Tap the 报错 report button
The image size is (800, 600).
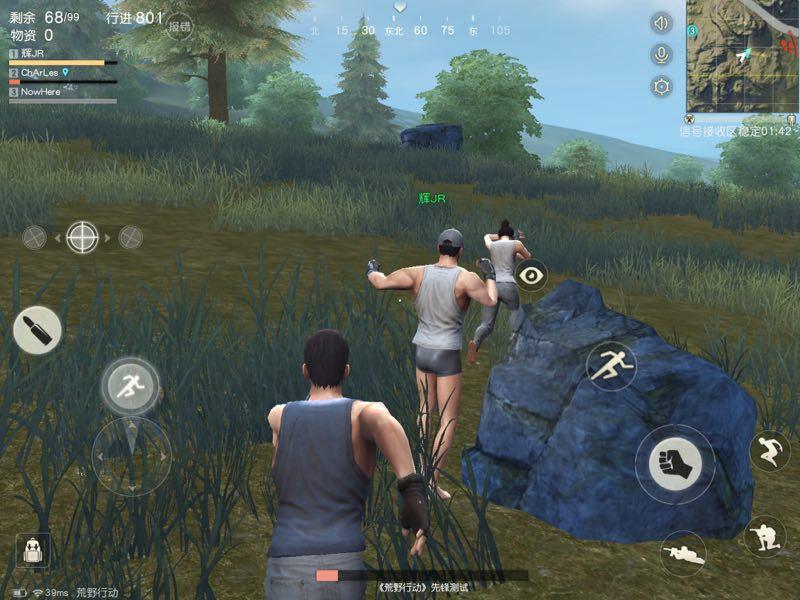click(180, 26)
